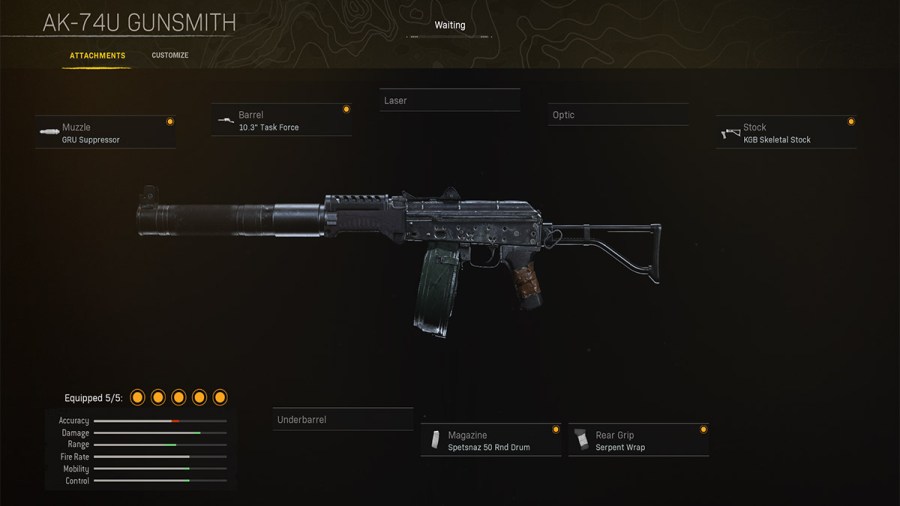Open the Barrel 10.3" Task Force slot
Image resolution: width=900 pixels, height=506 pixels.
point(282,121)
